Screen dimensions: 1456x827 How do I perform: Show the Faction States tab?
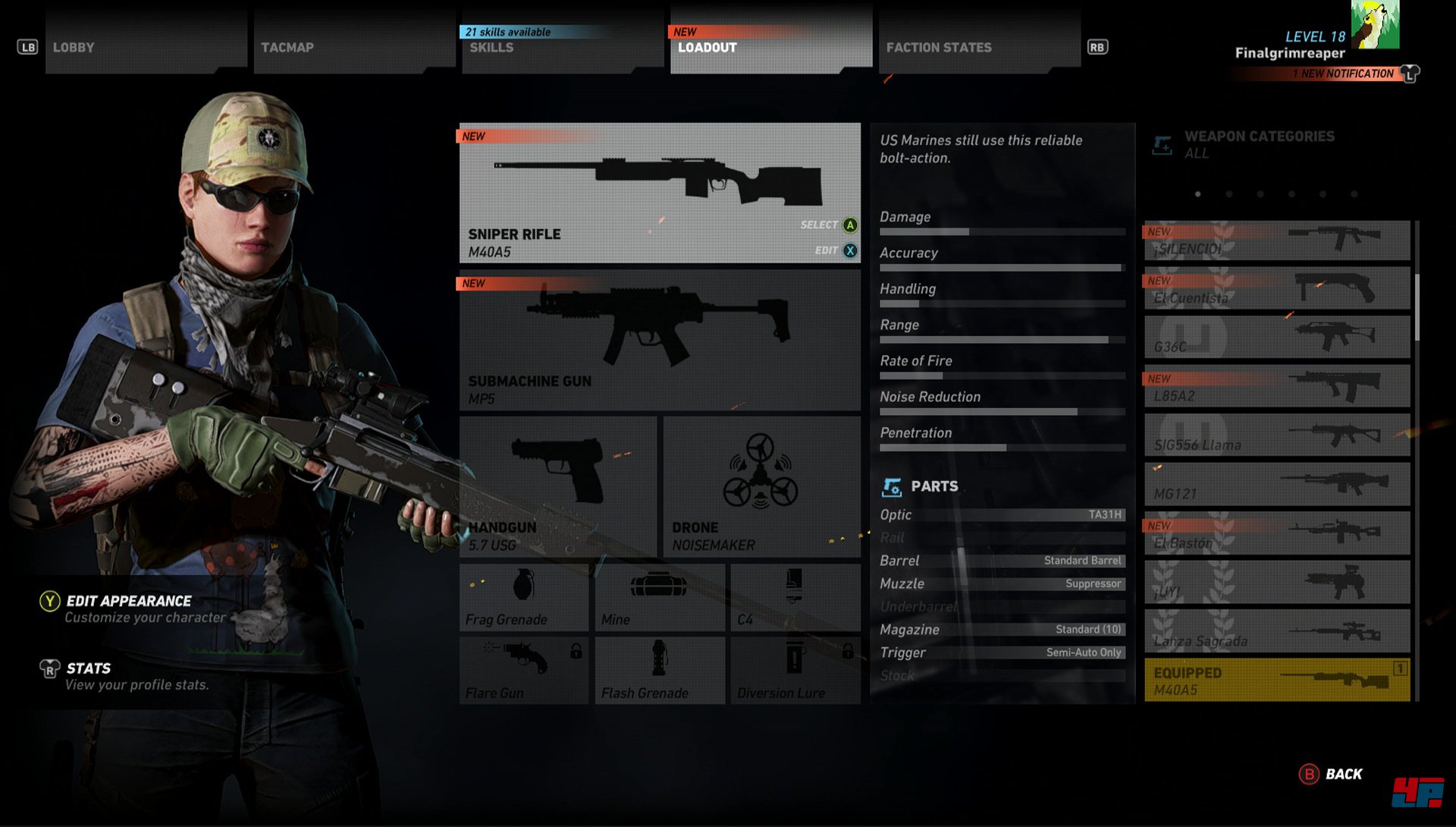978,47
